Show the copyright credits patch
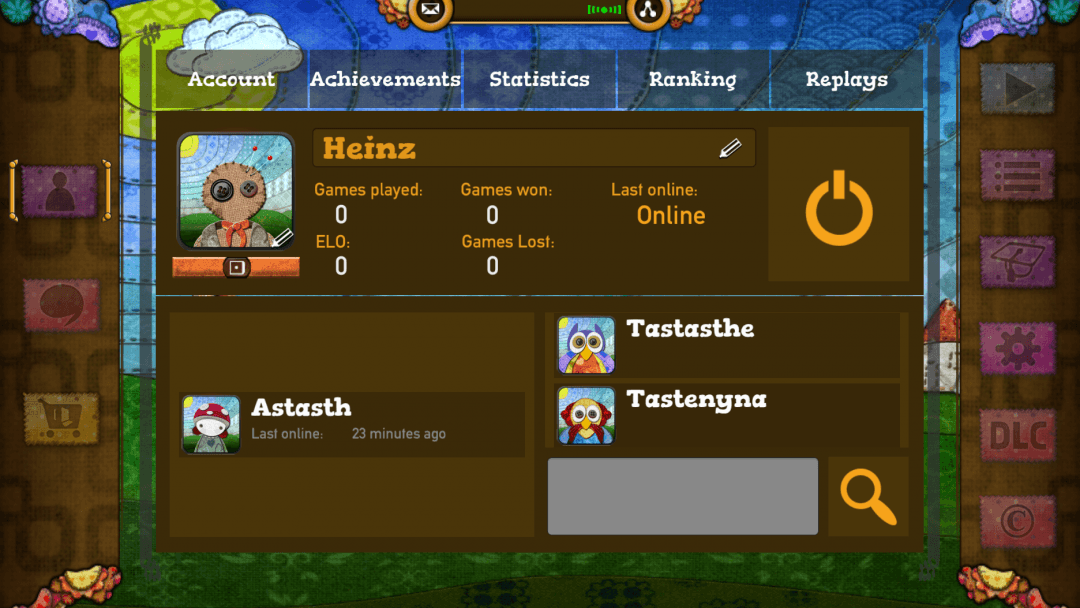The width and height of the screenshot is (1080, 608). click(1017, 522)
